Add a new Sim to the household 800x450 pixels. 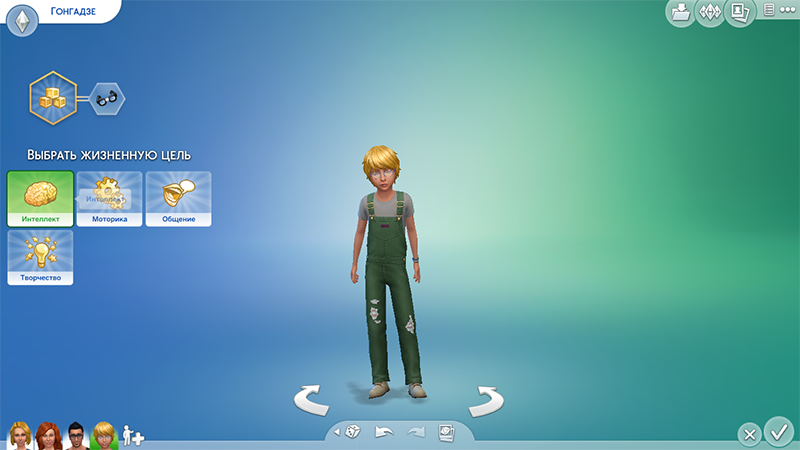[133, 435]
